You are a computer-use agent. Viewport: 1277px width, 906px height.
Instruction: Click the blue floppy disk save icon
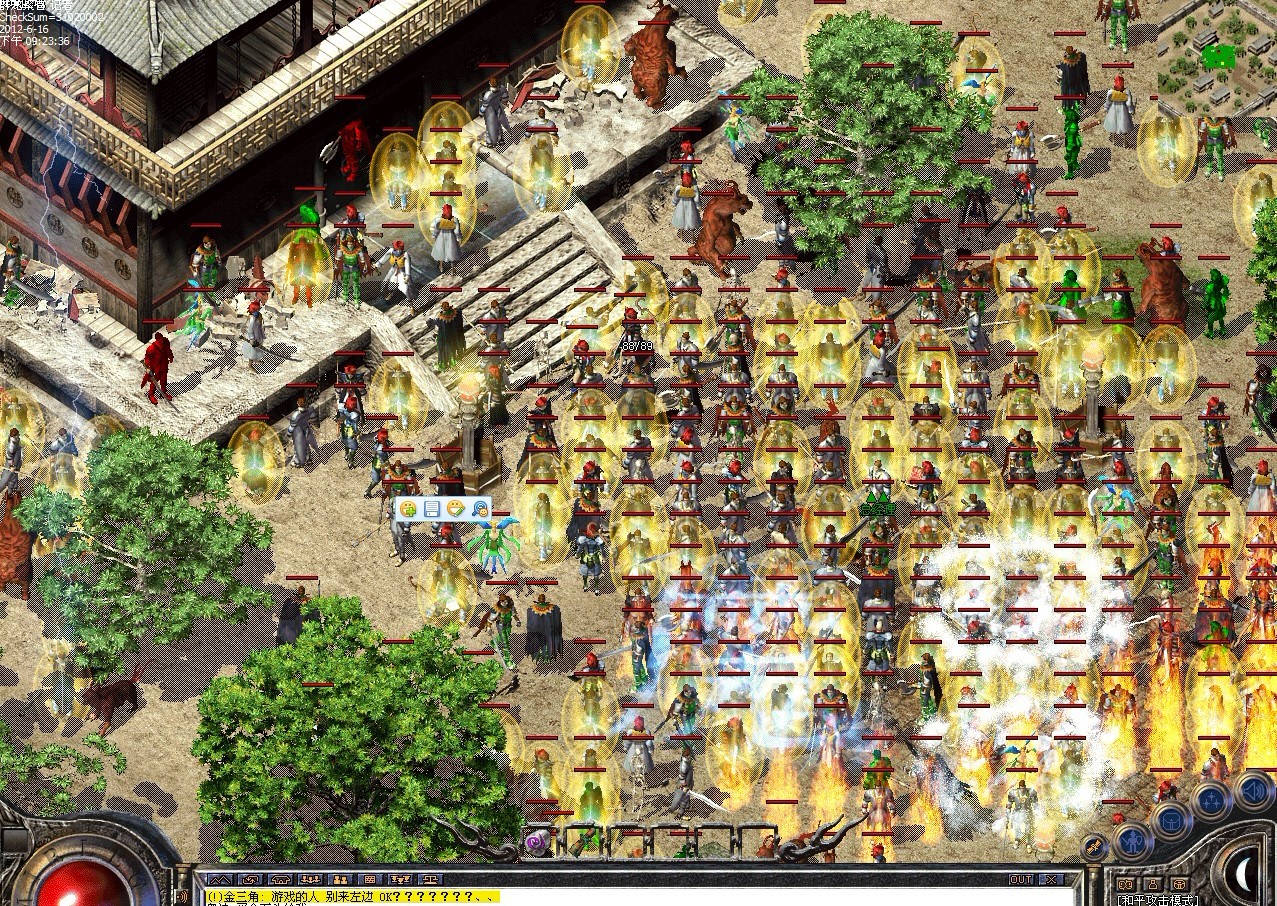tap(432, 509)
